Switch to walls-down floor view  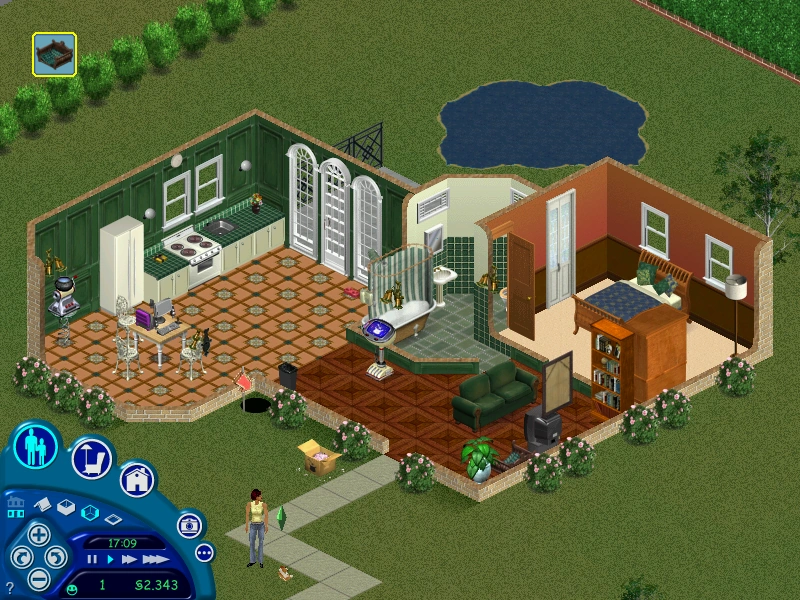tap(113, 518)
